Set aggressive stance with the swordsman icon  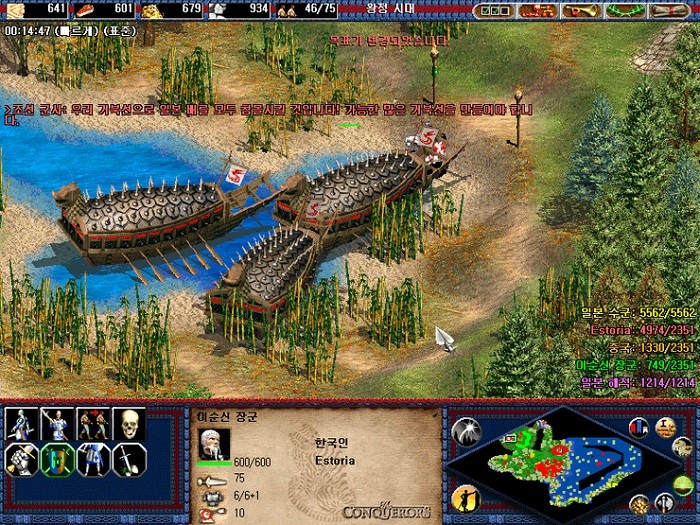click(x=20, y=424)
